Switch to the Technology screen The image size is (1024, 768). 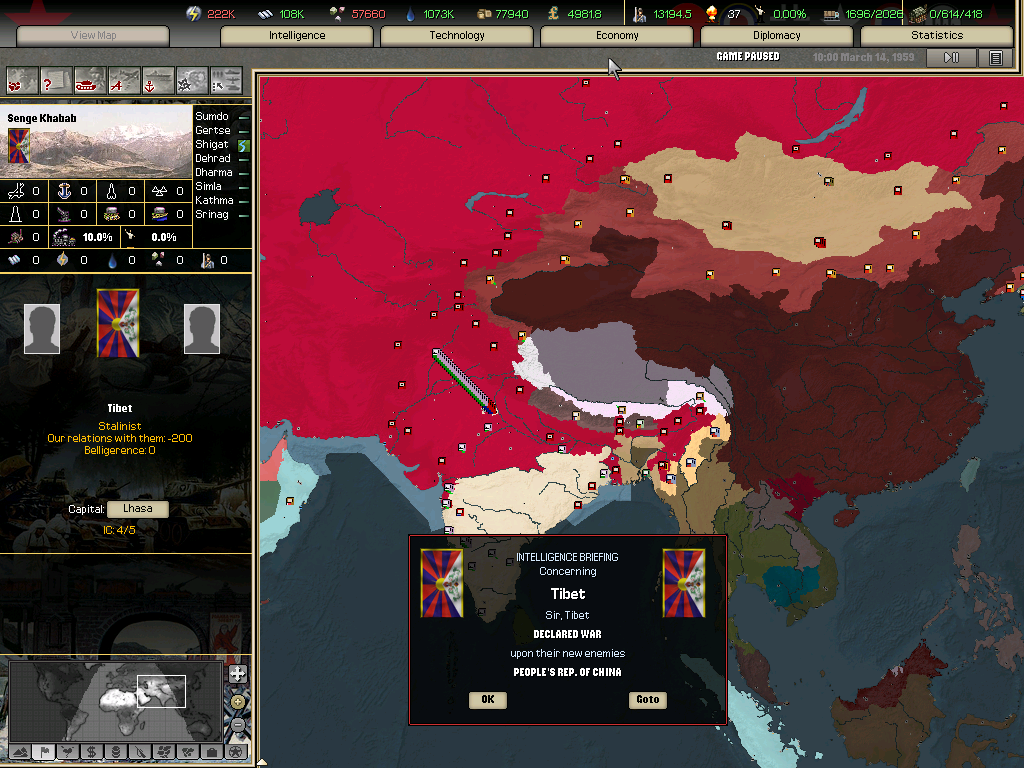click(457, 36)
